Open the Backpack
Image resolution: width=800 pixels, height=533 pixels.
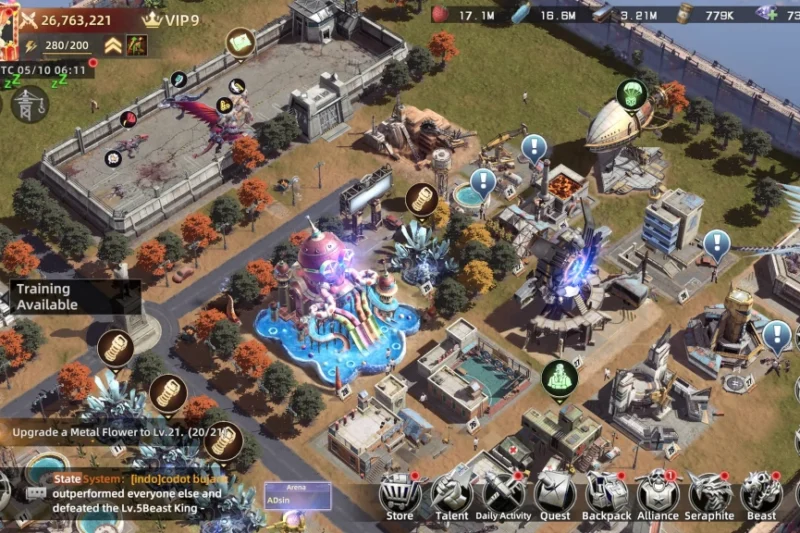tap(606, 494)
